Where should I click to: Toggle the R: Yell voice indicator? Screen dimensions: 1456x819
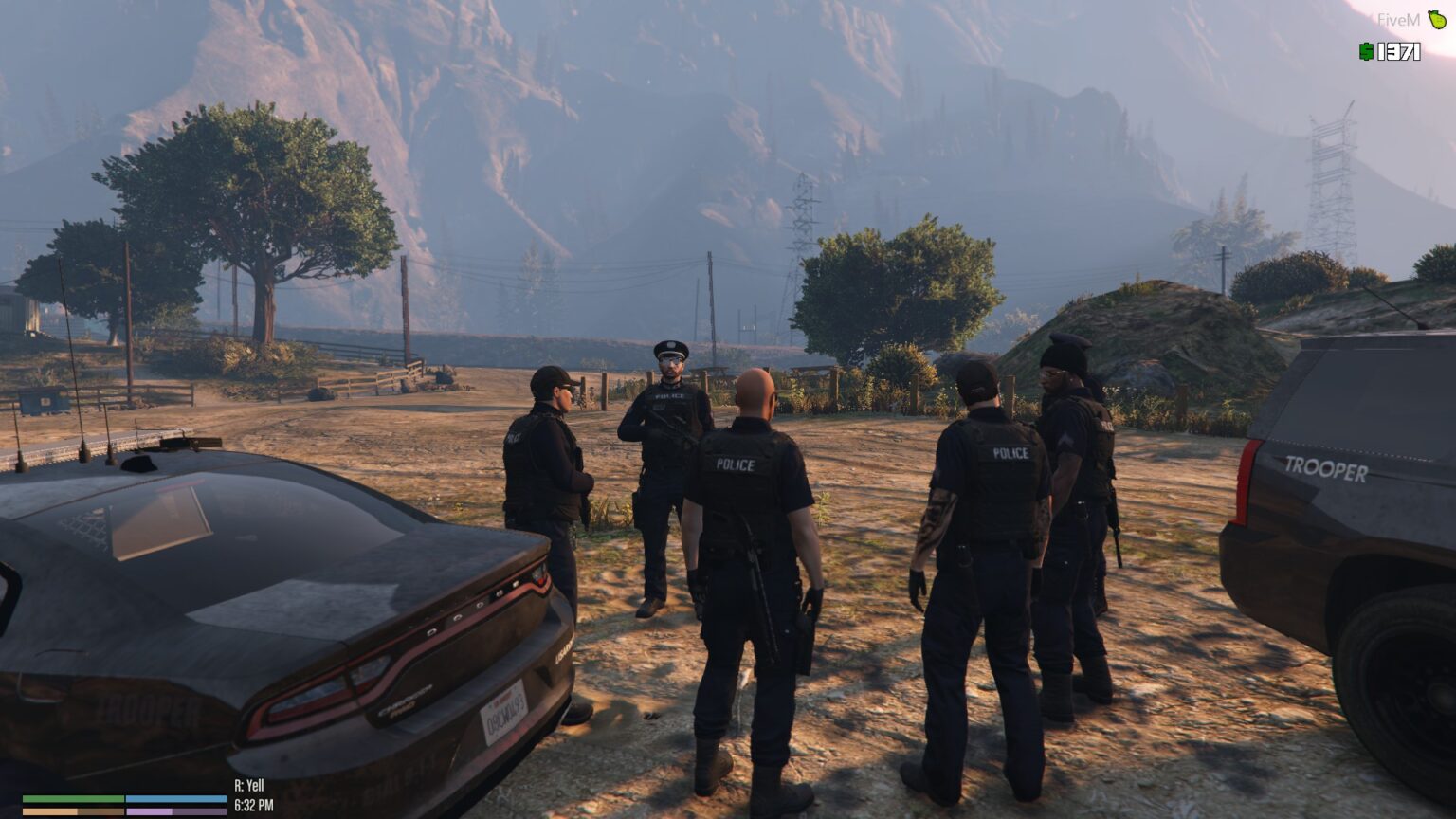tap(247, 786)
